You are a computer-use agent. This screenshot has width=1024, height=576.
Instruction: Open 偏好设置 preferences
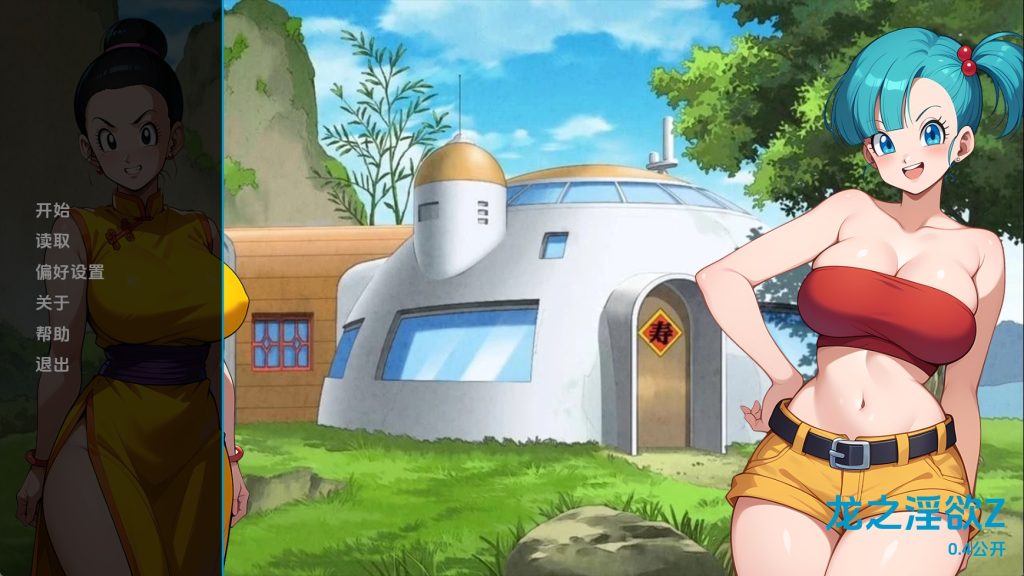[70, 272]
